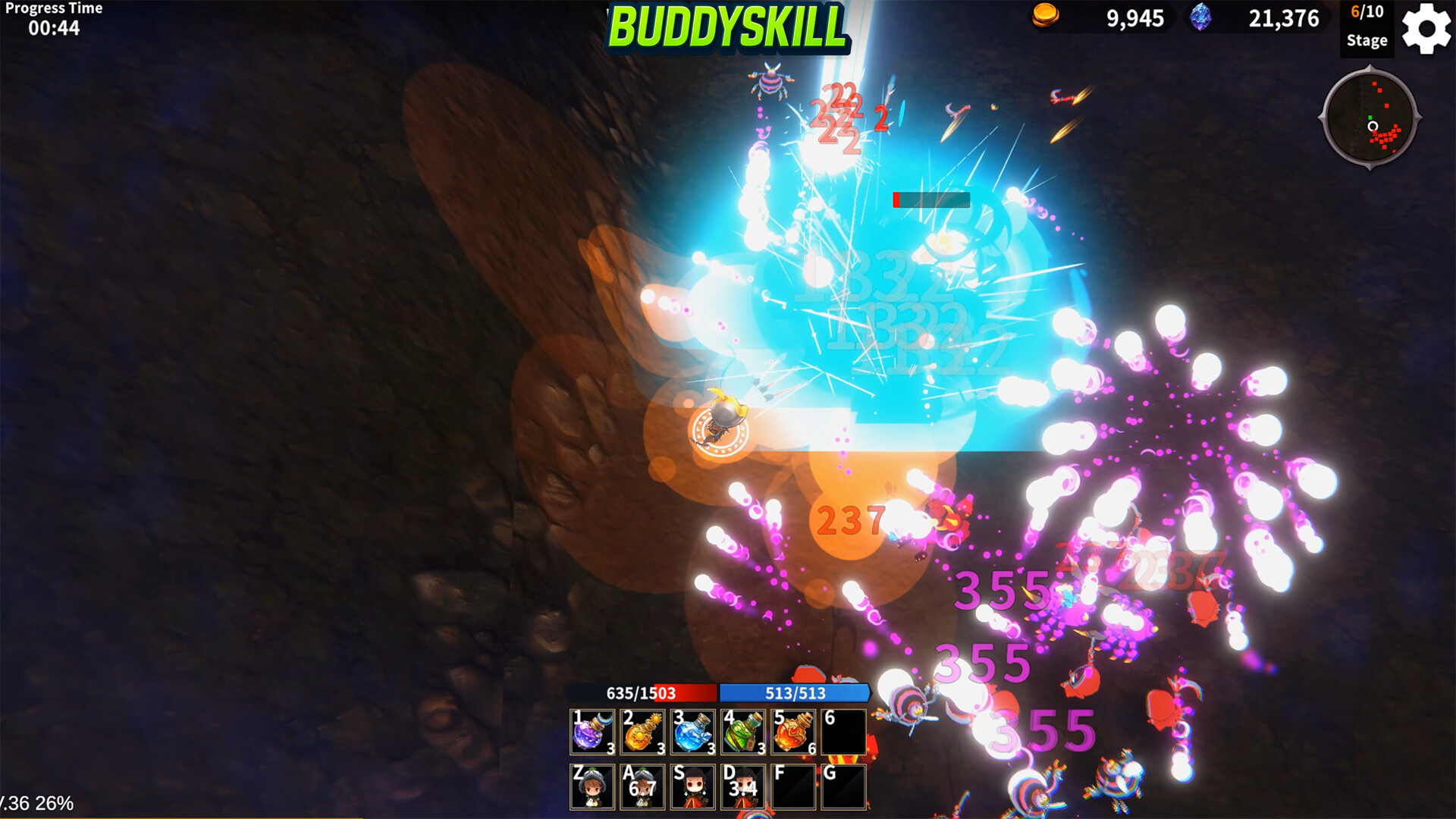Open the Stage 6/10 indicator

click(1367, 25)
